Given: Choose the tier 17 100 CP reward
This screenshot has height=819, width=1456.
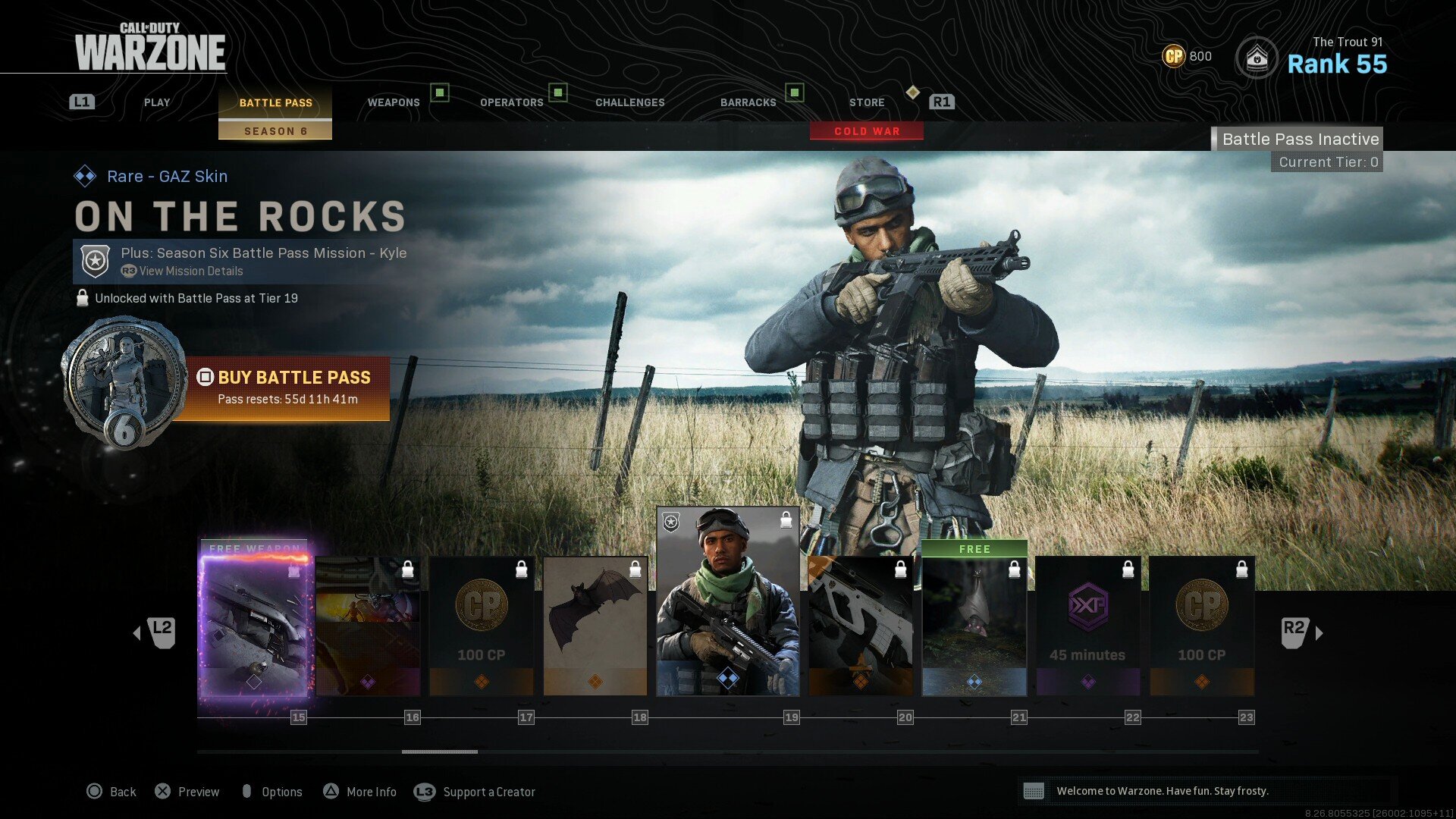Looking at the screenshot, I should click(x=482, y=626).
